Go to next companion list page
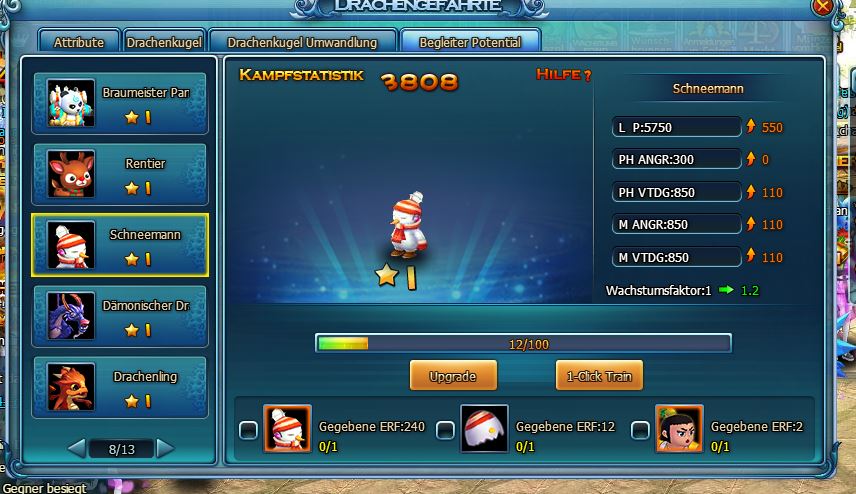The width and height of the screenshot is (856, 494). 165,448
